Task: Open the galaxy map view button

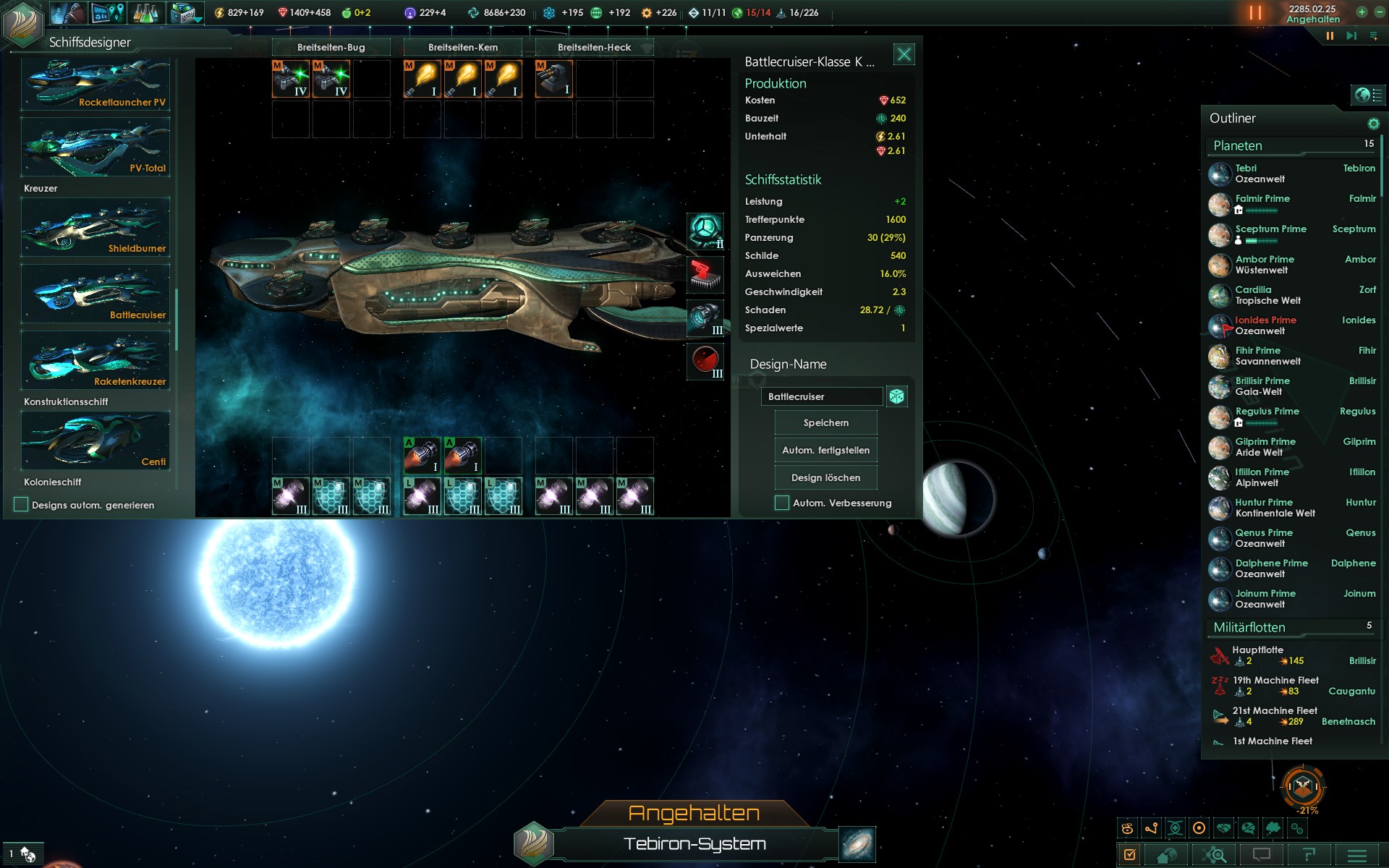Action: tap(857, 844)
